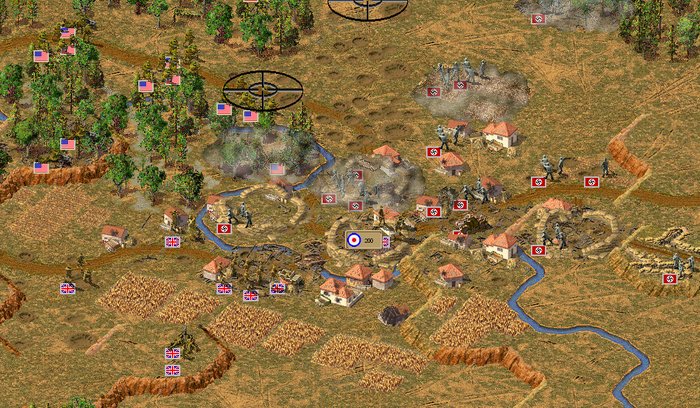Select the RAF roundel marker labeled 200

(361, 240)
